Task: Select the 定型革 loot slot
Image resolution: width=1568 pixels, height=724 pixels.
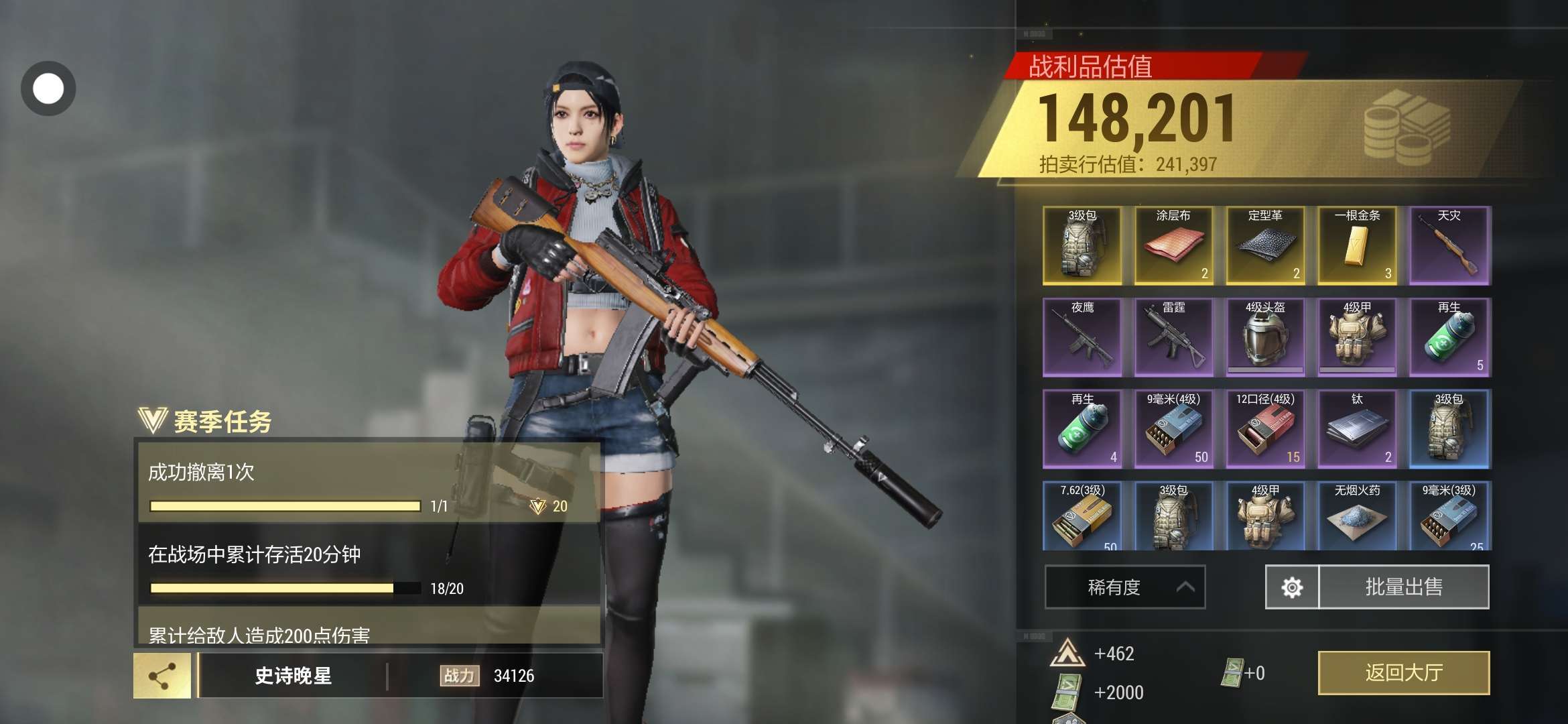Action: point(1265,245)
